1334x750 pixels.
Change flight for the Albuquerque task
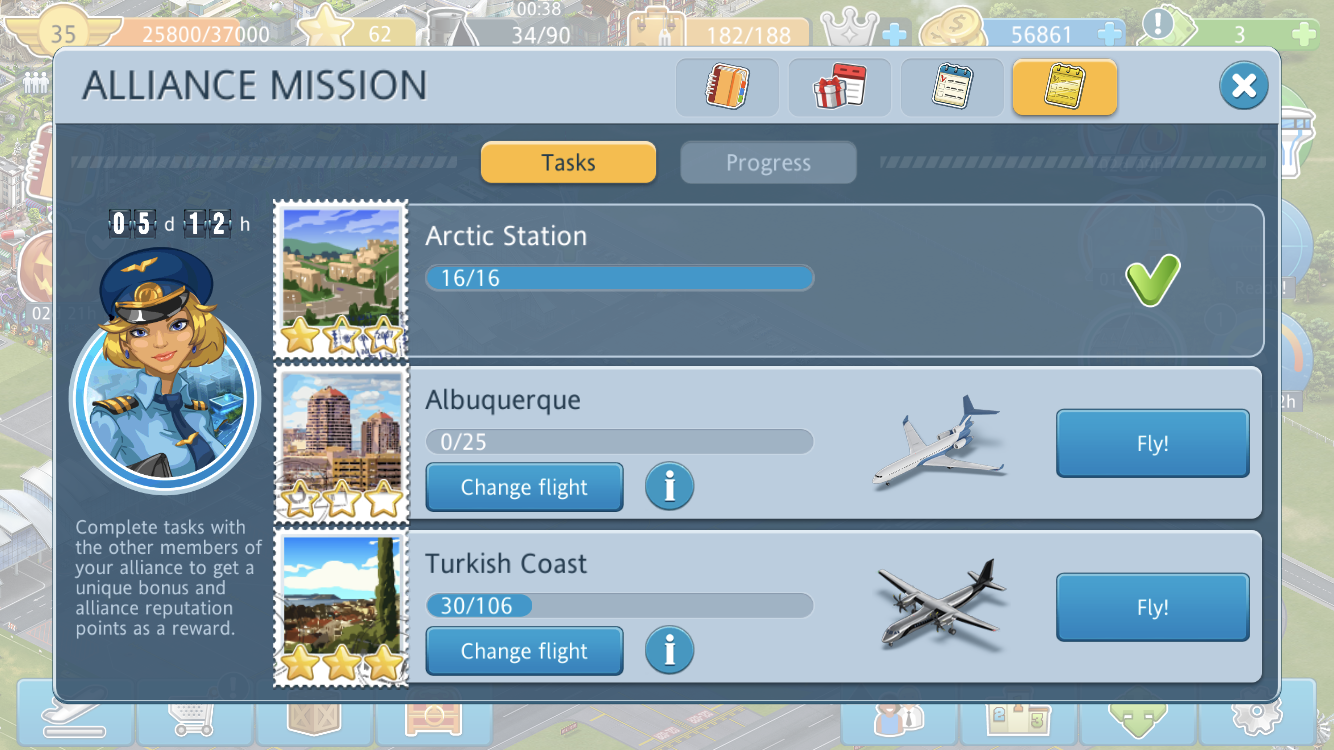point(524,487)
